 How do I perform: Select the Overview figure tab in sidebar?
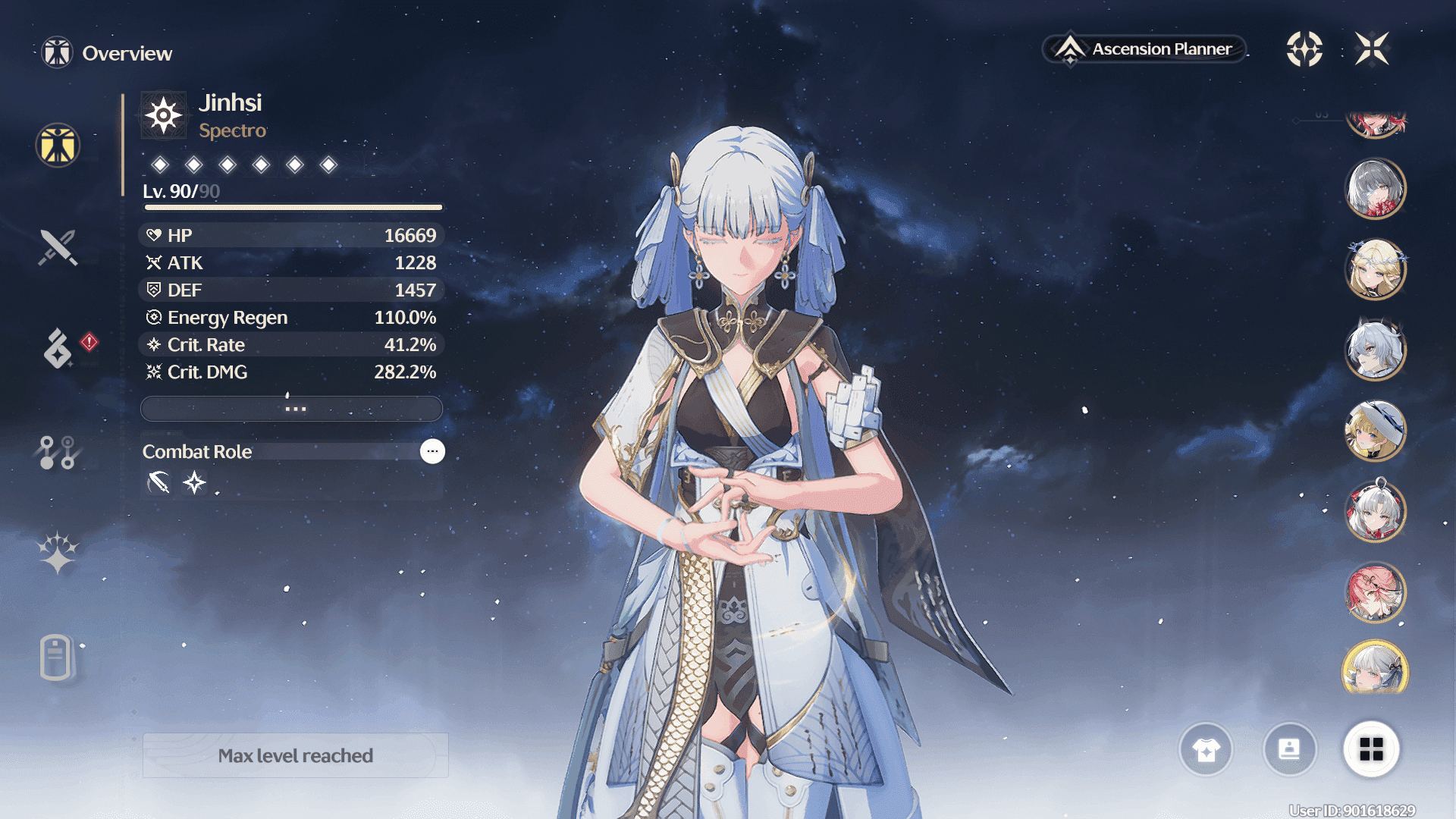(x=58, y=145)
